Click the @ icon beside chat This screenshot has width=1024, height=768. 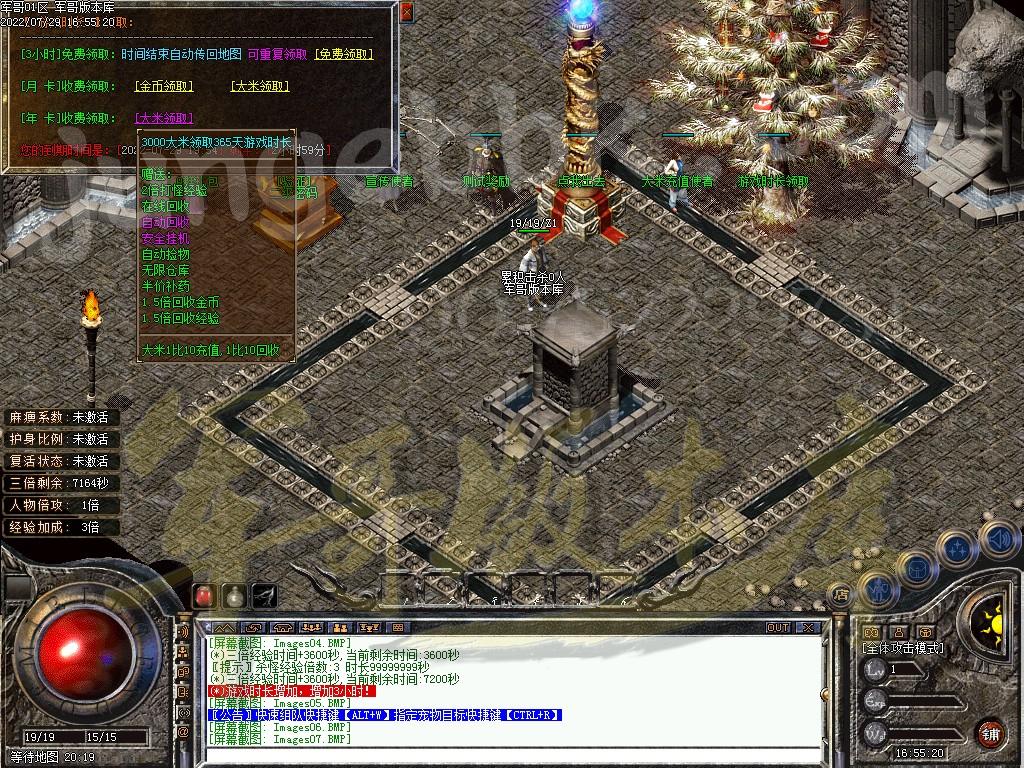point(183,732)
